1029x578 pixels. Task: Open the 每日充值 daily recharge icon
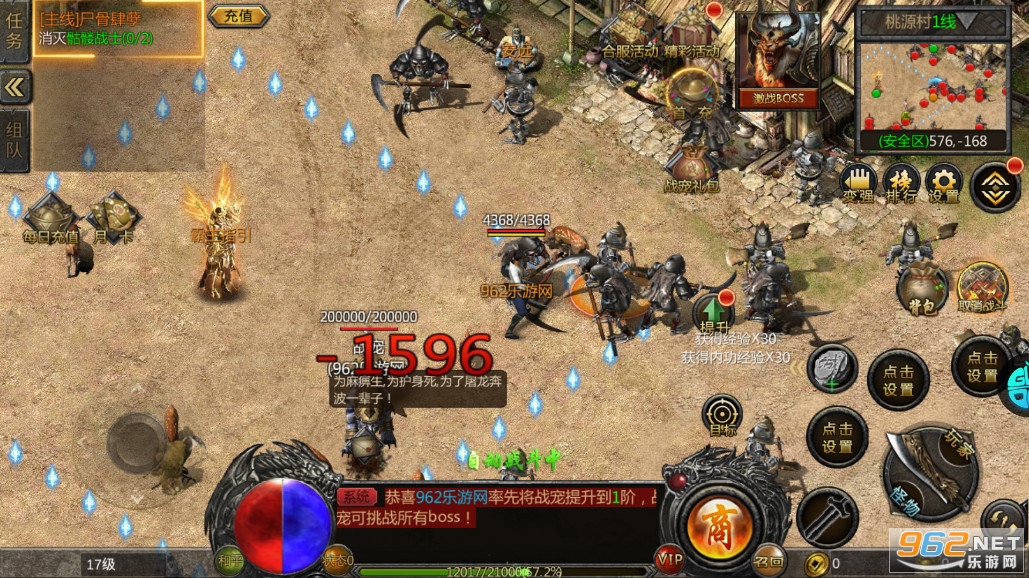coord(50,218)
